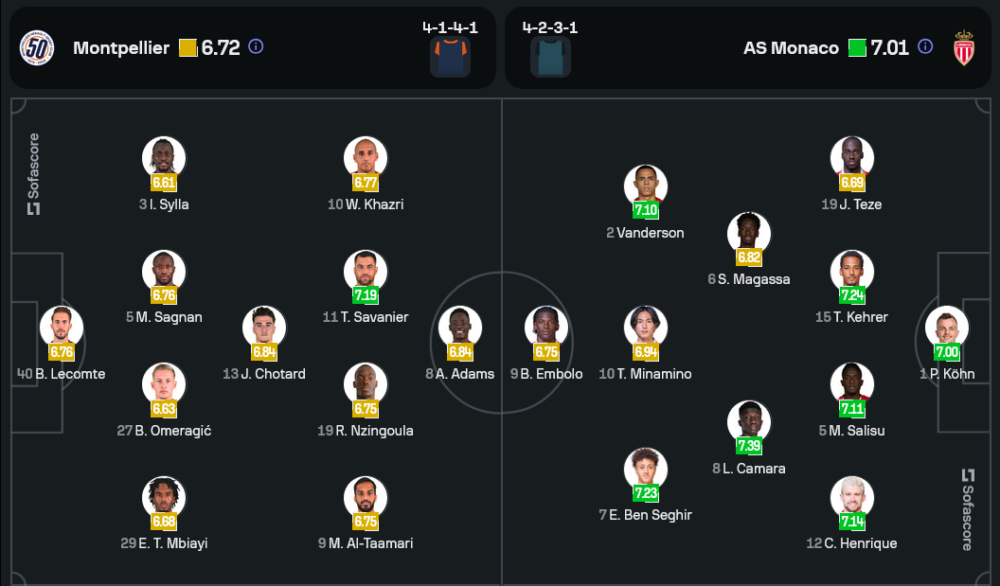Viewport: 1000px width, 586px height.
Task: Show info on Montpellier's 6.72 rating
Action: [256, 47]
